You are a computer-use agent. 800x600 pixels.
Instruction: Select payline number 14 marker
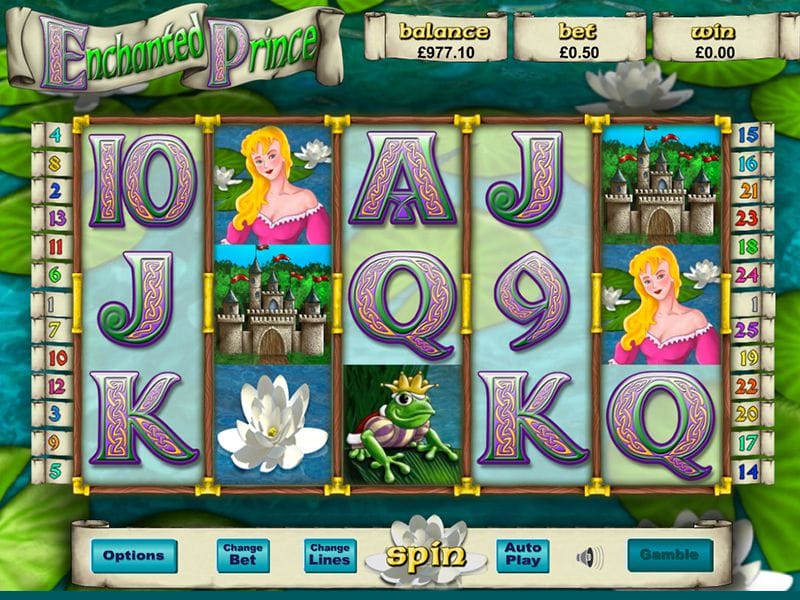pyautogui.click(x=747, y=468)
